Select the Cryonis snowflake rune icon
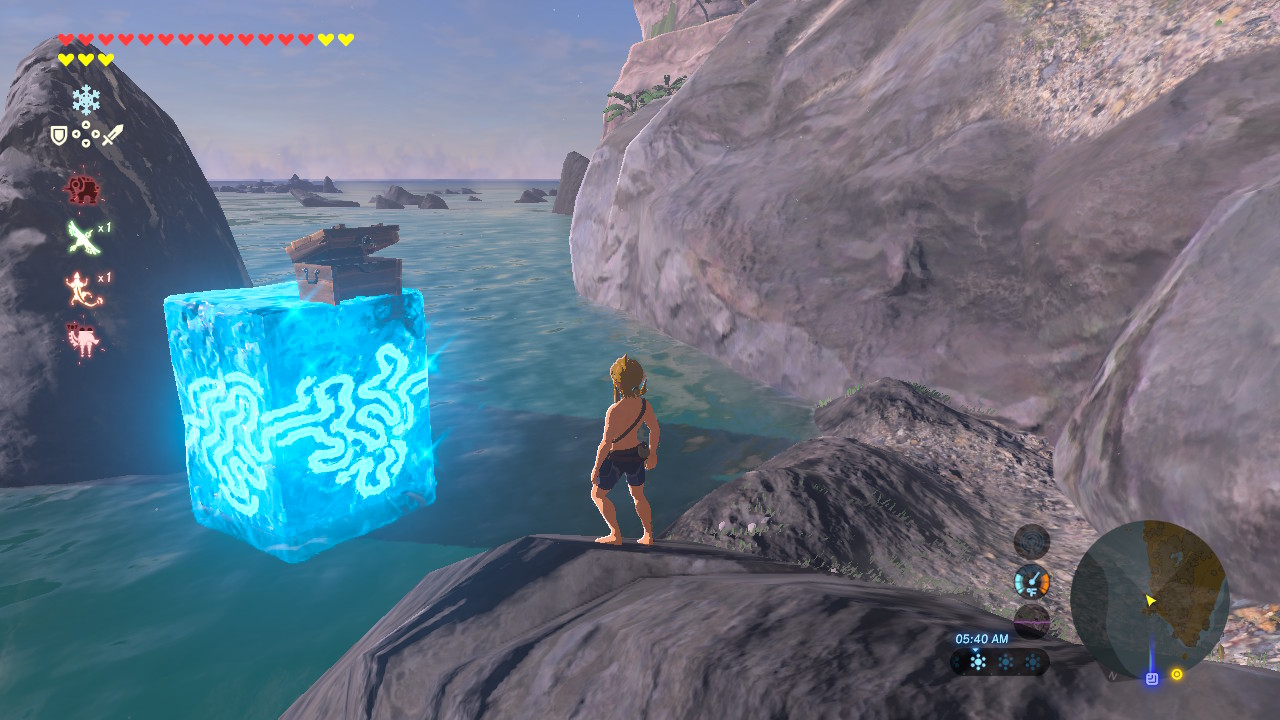Screen dimensions: 1280x720 pos(86,99)
